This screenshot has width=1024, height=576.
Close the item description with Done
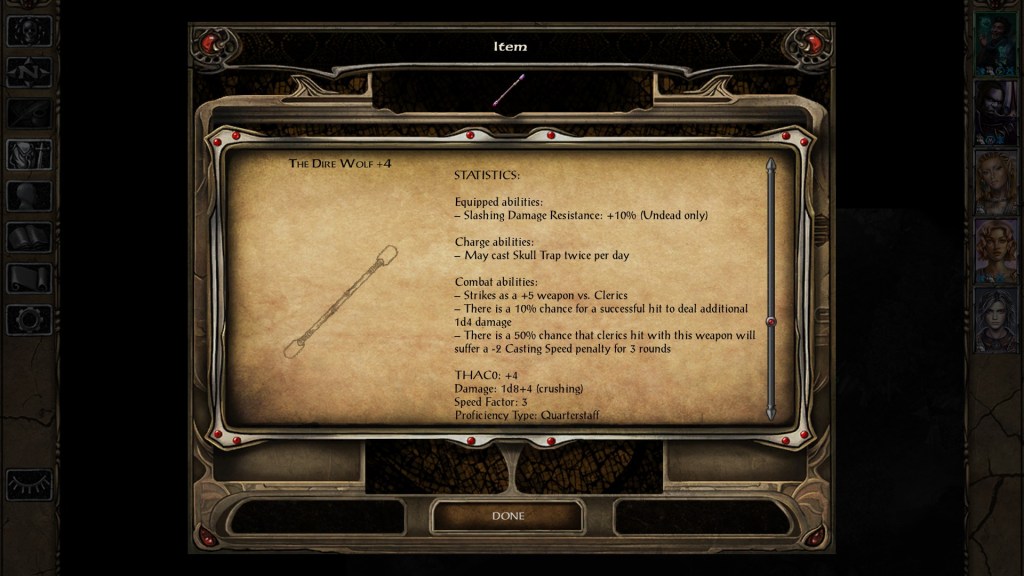507,516
